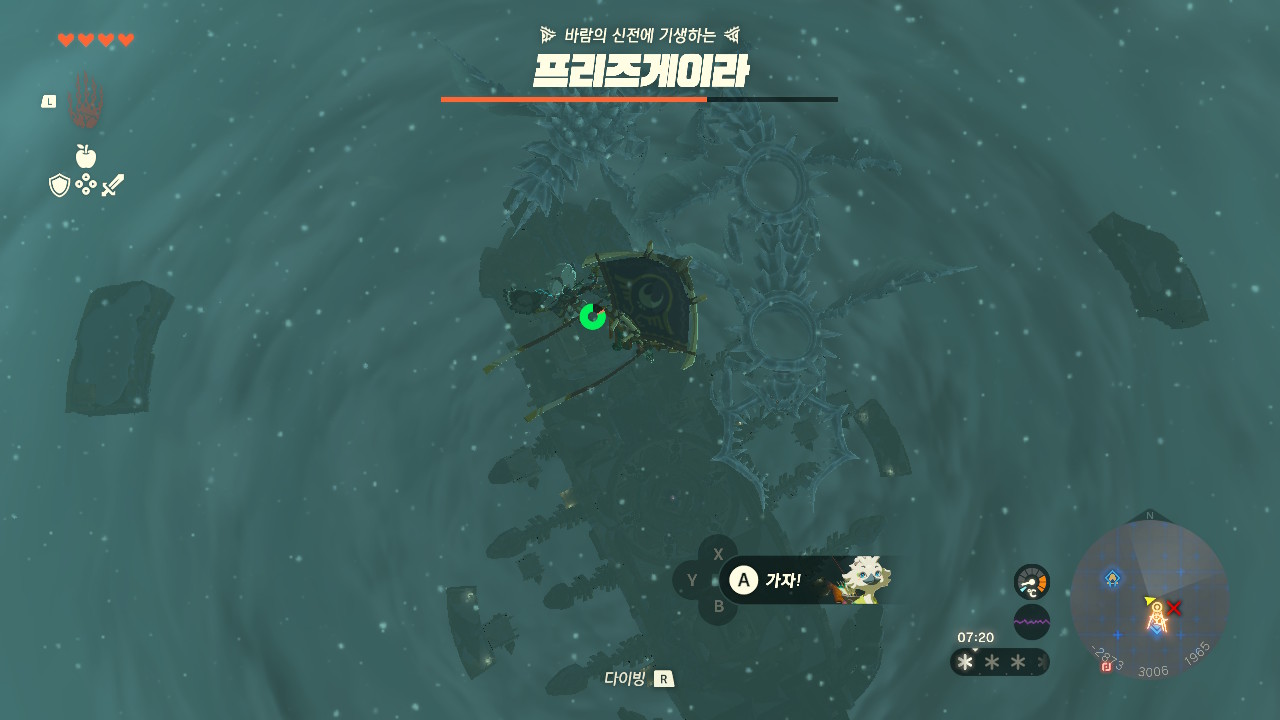Image resolution: width=1280 pixels, height=720 pixels.
Task: Click the circular minimap
Action: click(1150, 598)
